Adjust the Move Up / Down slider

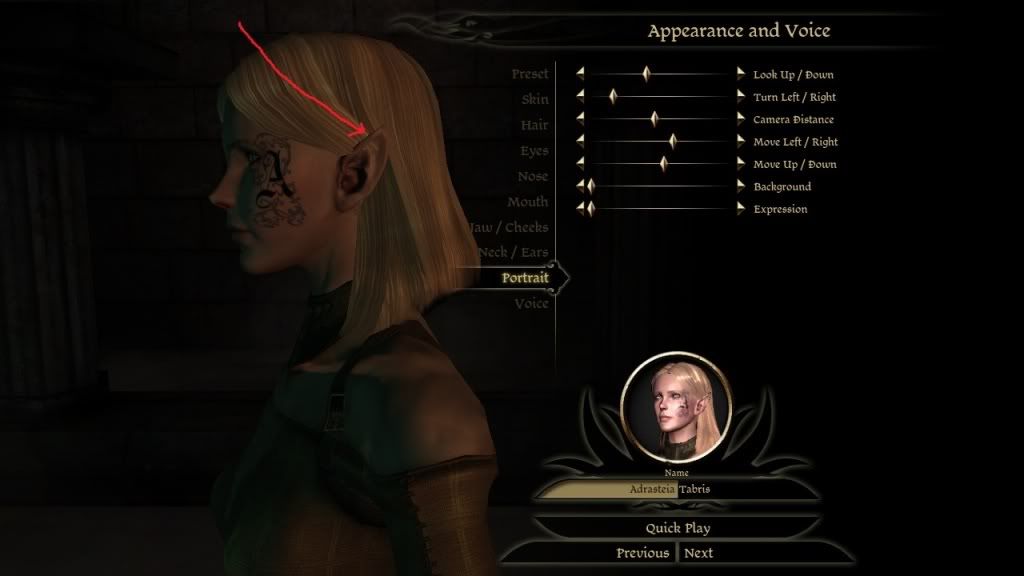(660, 164)
